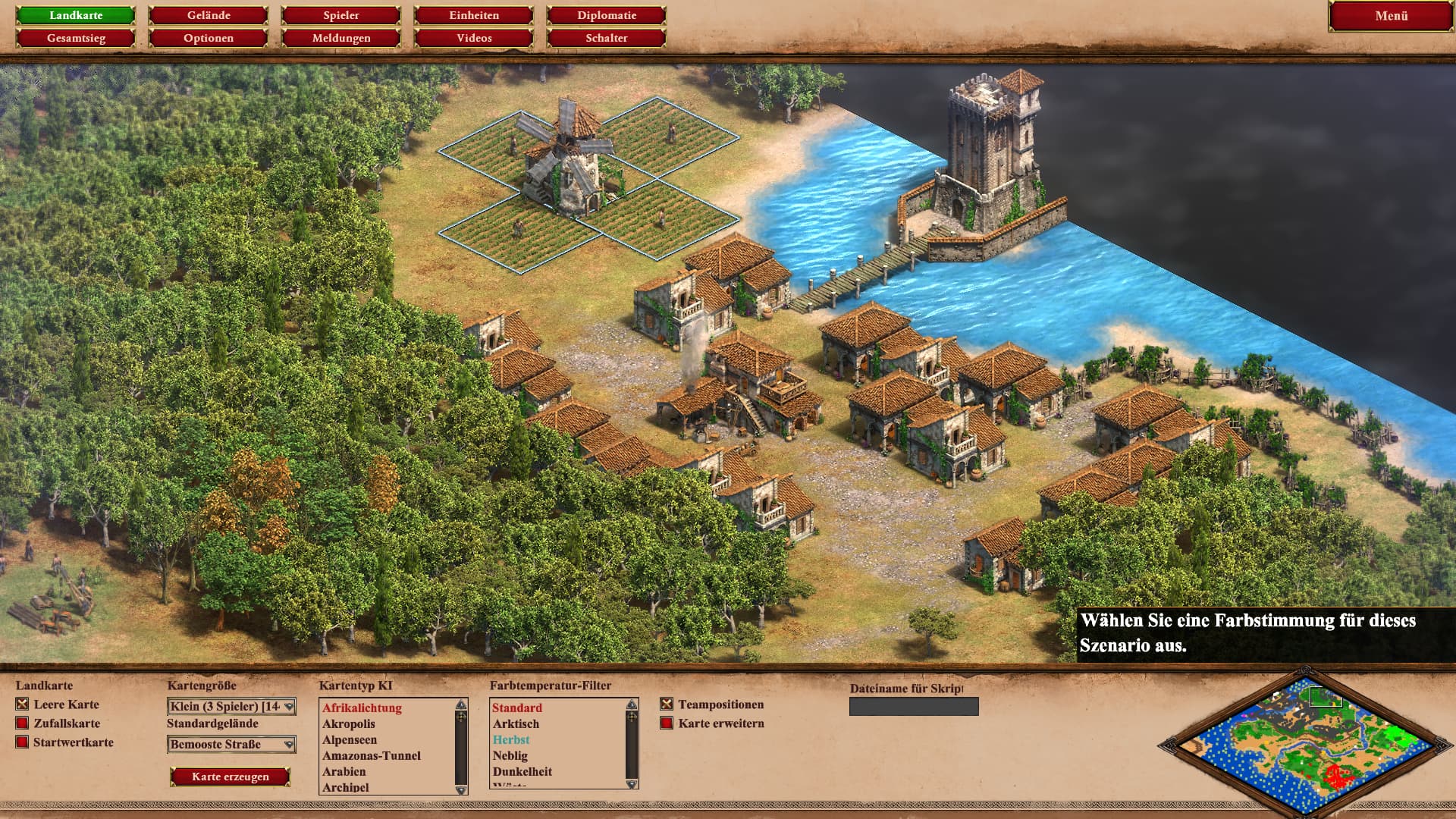Switch to the Optionen tab
The height and width of the screenshot is (819, 1456).
(x=209, y=38)
